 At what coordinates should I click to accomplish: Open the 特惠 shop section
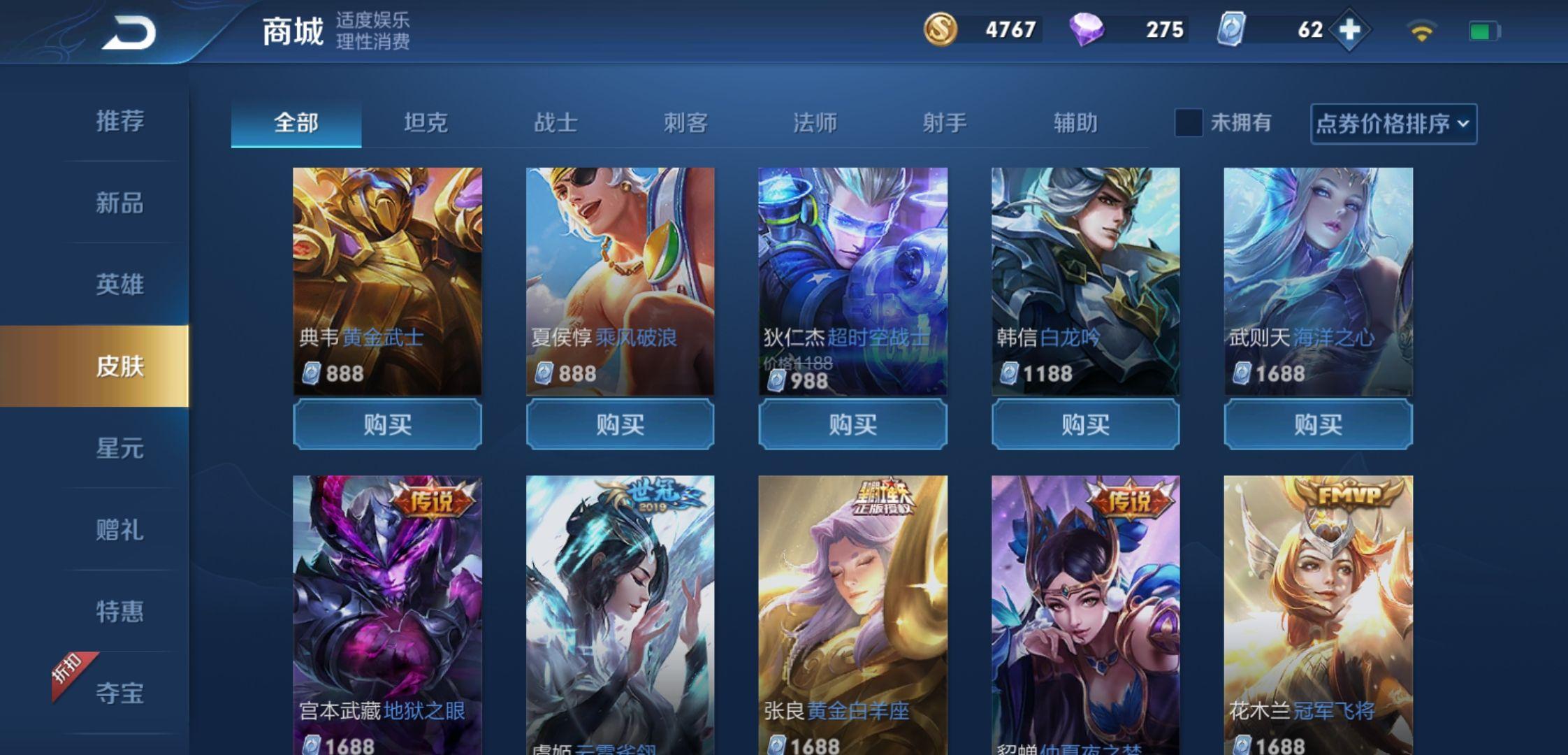(x=119, y=612)
